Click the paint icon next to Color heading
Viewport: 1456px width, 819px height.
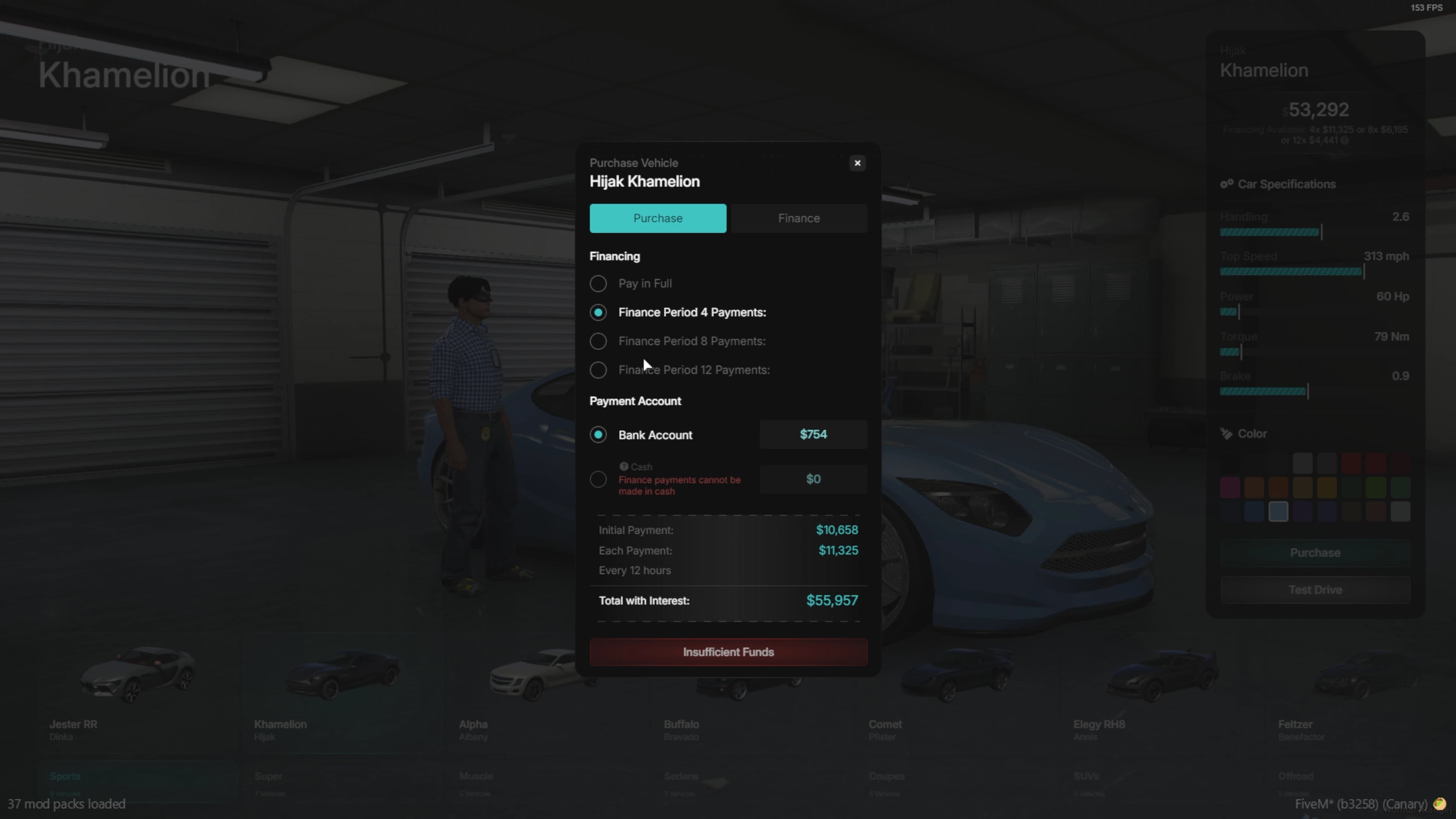pos(1227,433)
